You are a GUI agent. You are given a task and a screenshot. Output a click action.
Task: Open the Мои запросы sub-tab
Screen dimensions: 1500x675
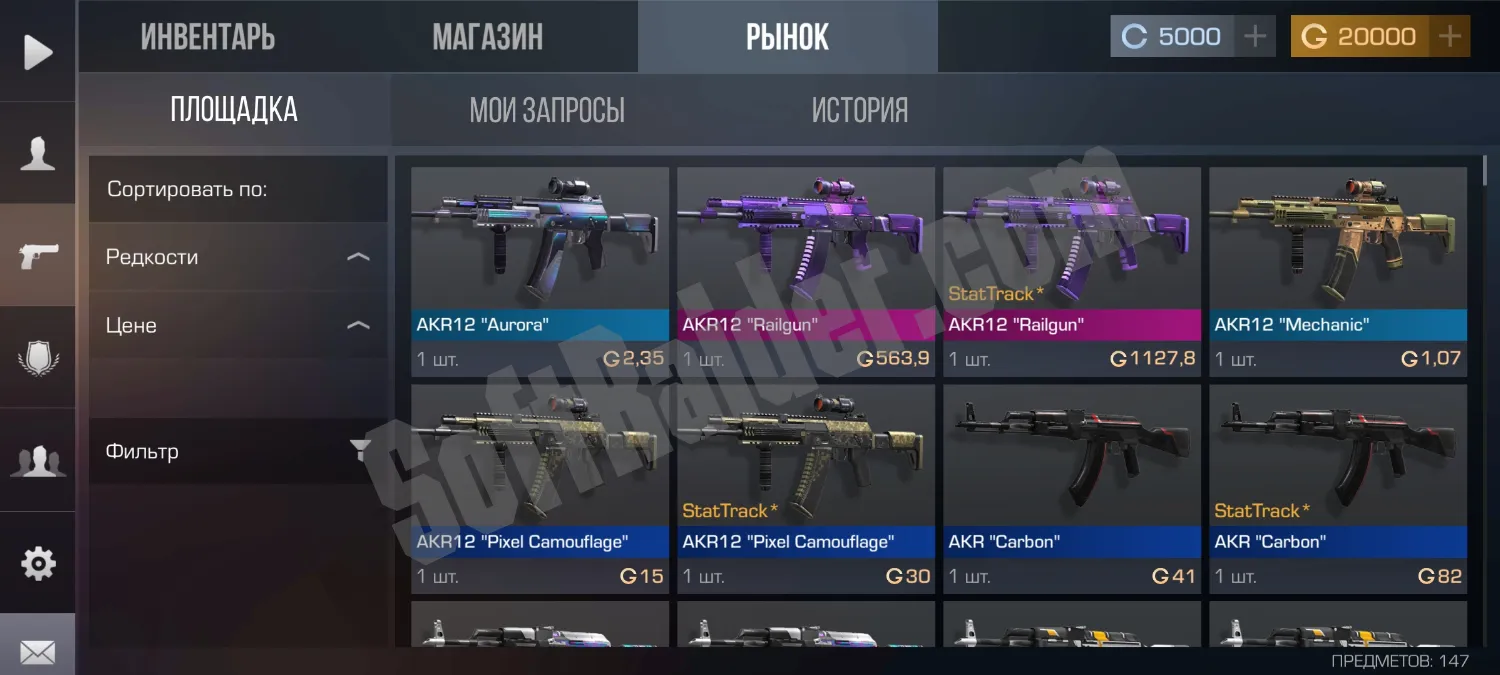point(547,110)
